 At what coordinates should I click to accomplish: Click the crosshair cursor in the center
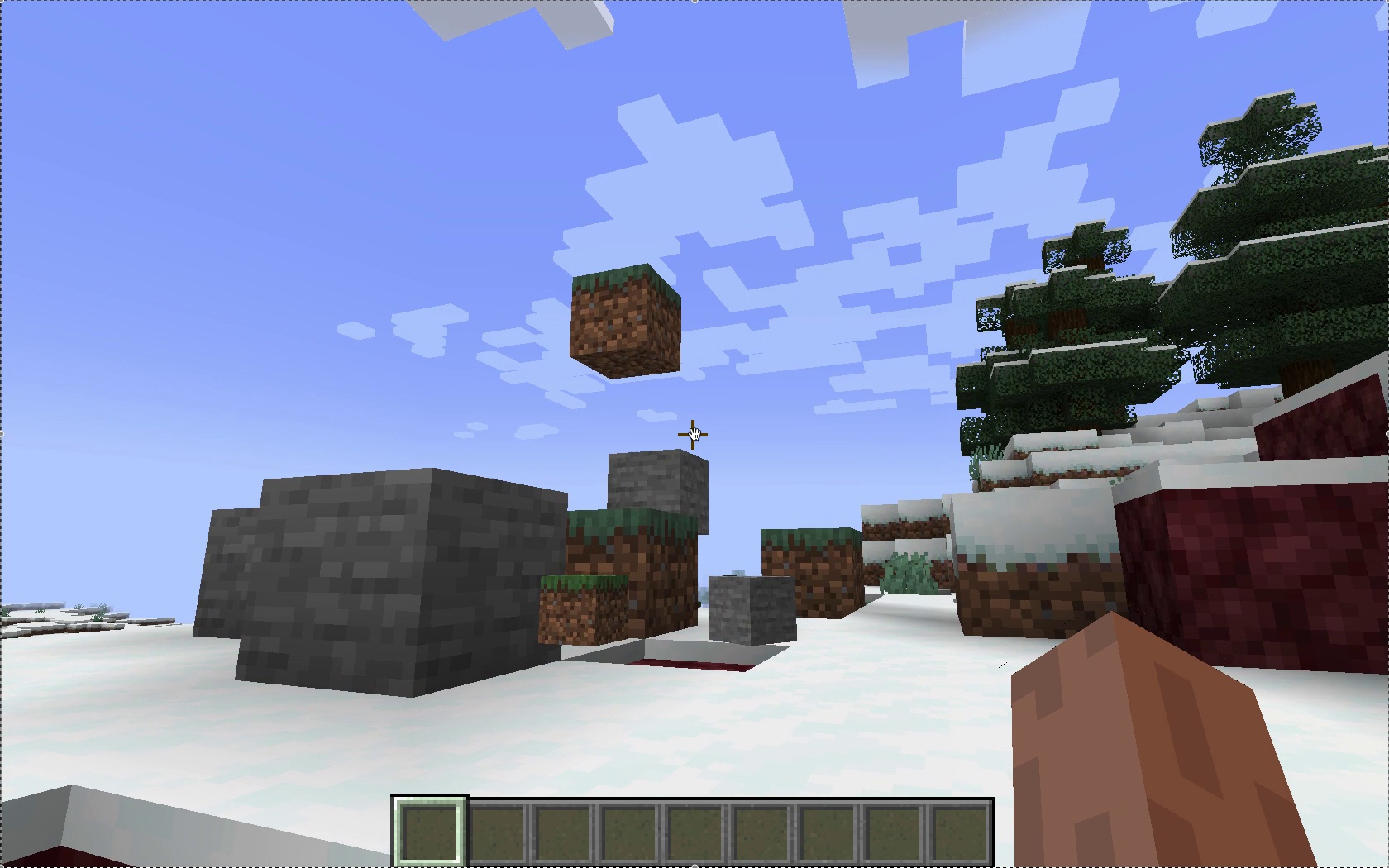tap(693, 434)
